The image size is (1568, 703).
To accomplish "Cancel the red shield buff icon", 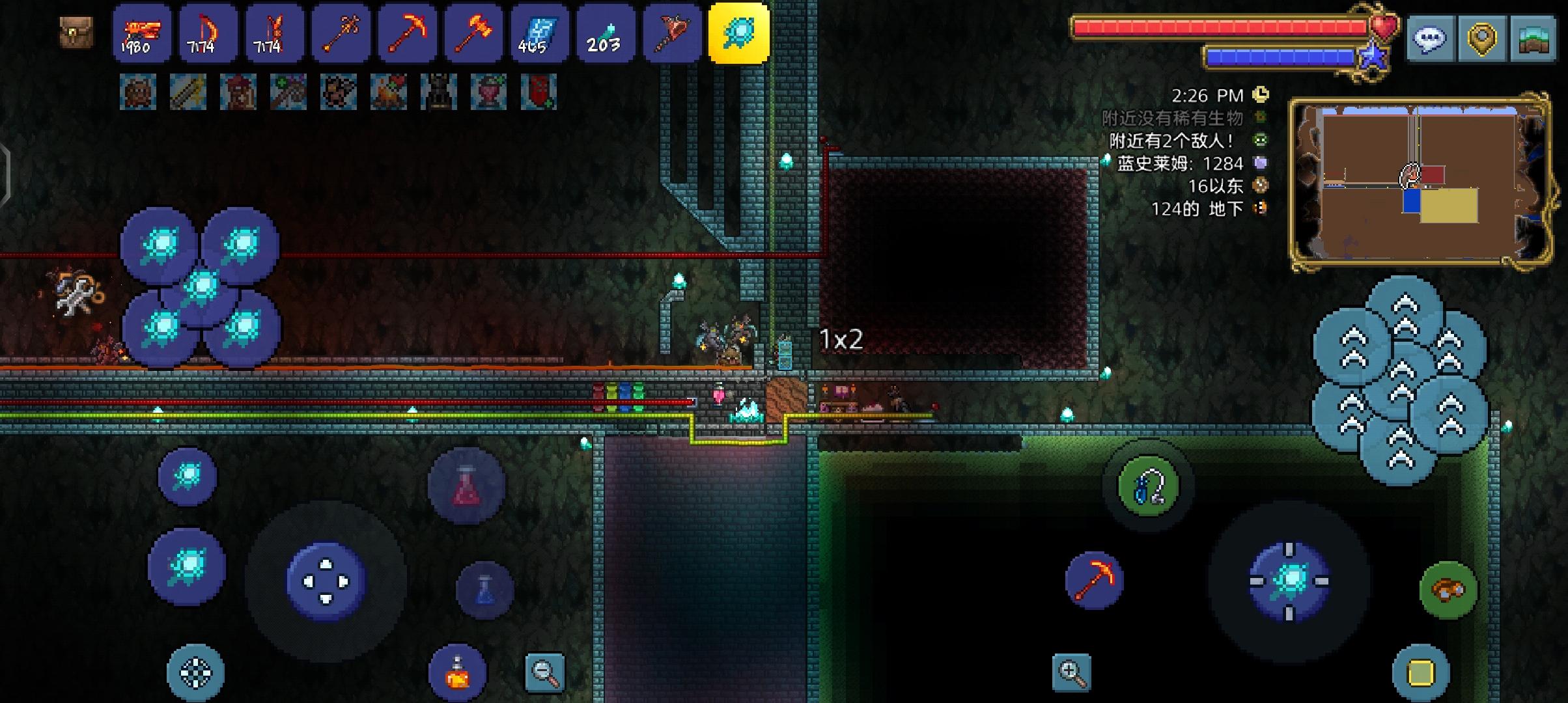I will [537, 91].
